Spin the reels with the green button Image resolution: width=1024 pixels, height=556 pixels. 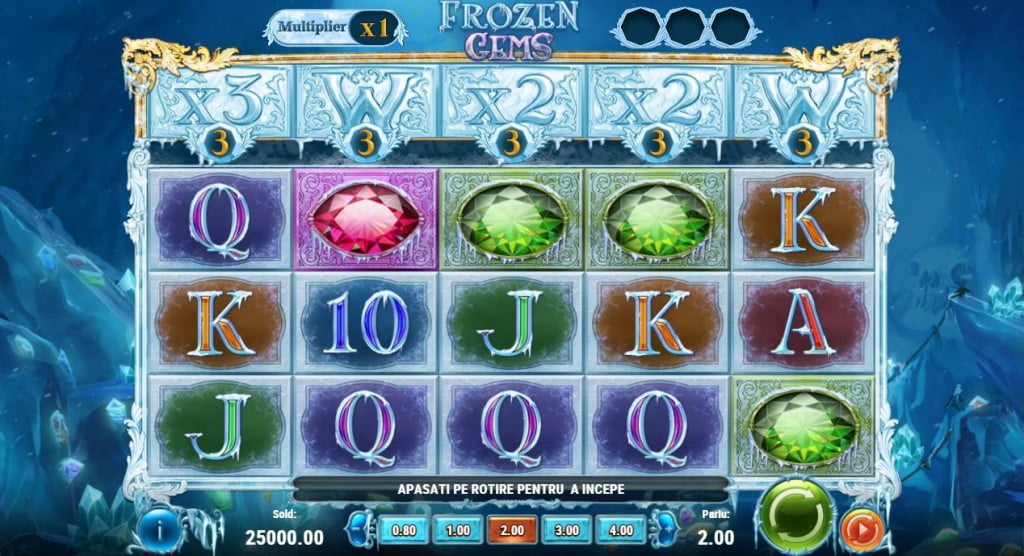(798, 514)
